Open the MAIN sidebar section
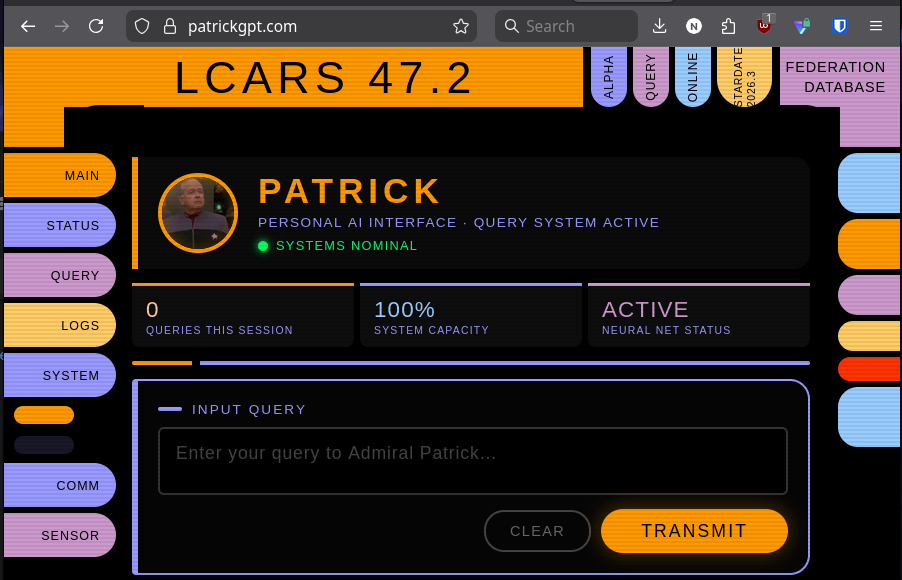Viewport: 902px width, 580px height. click(x=60, y=175)
